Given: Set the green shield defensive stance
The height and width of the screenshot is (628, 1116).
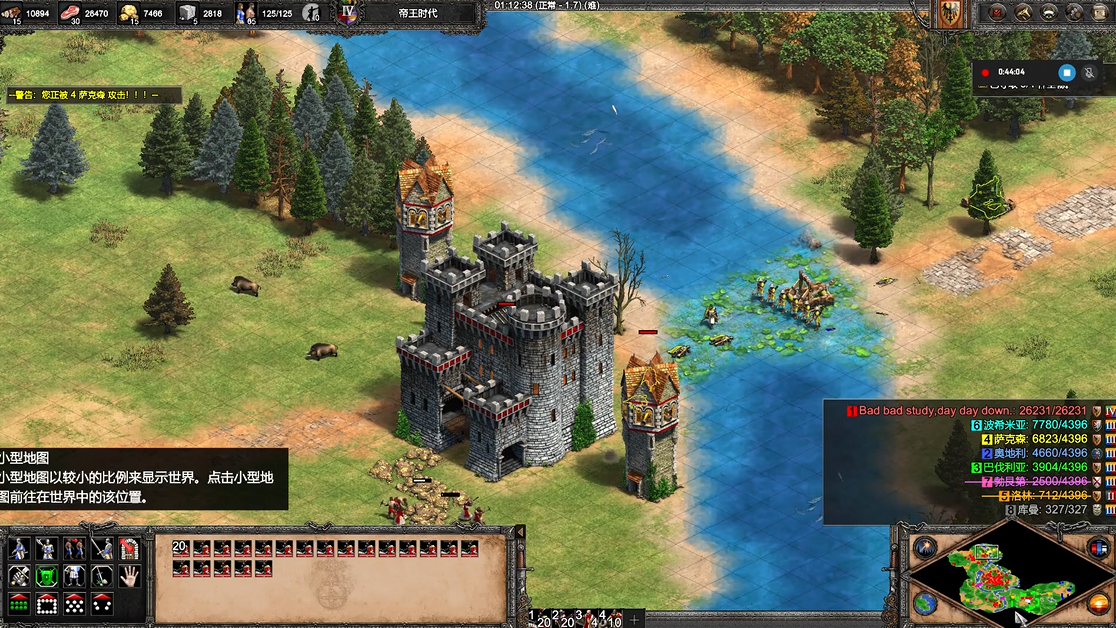Looking at the screenshot, I should [45, 576].
